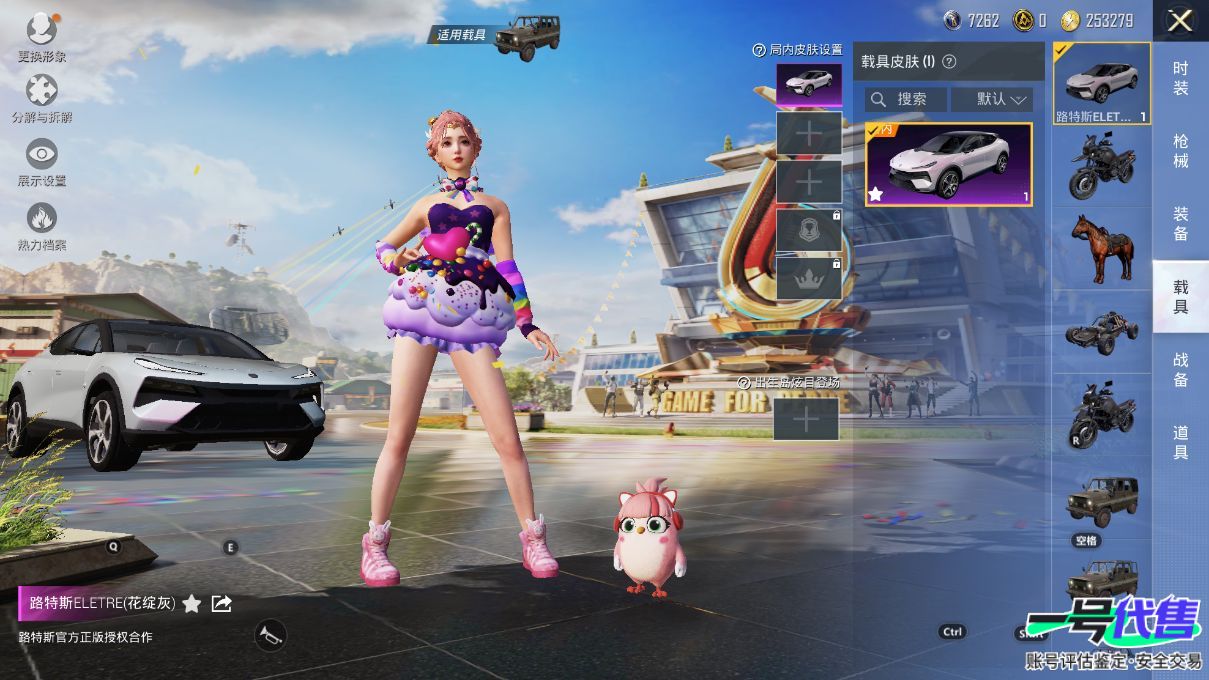Screen dimensions: 1209x680
Task: Select the 战备 tab
Action: click(1181, 369)
